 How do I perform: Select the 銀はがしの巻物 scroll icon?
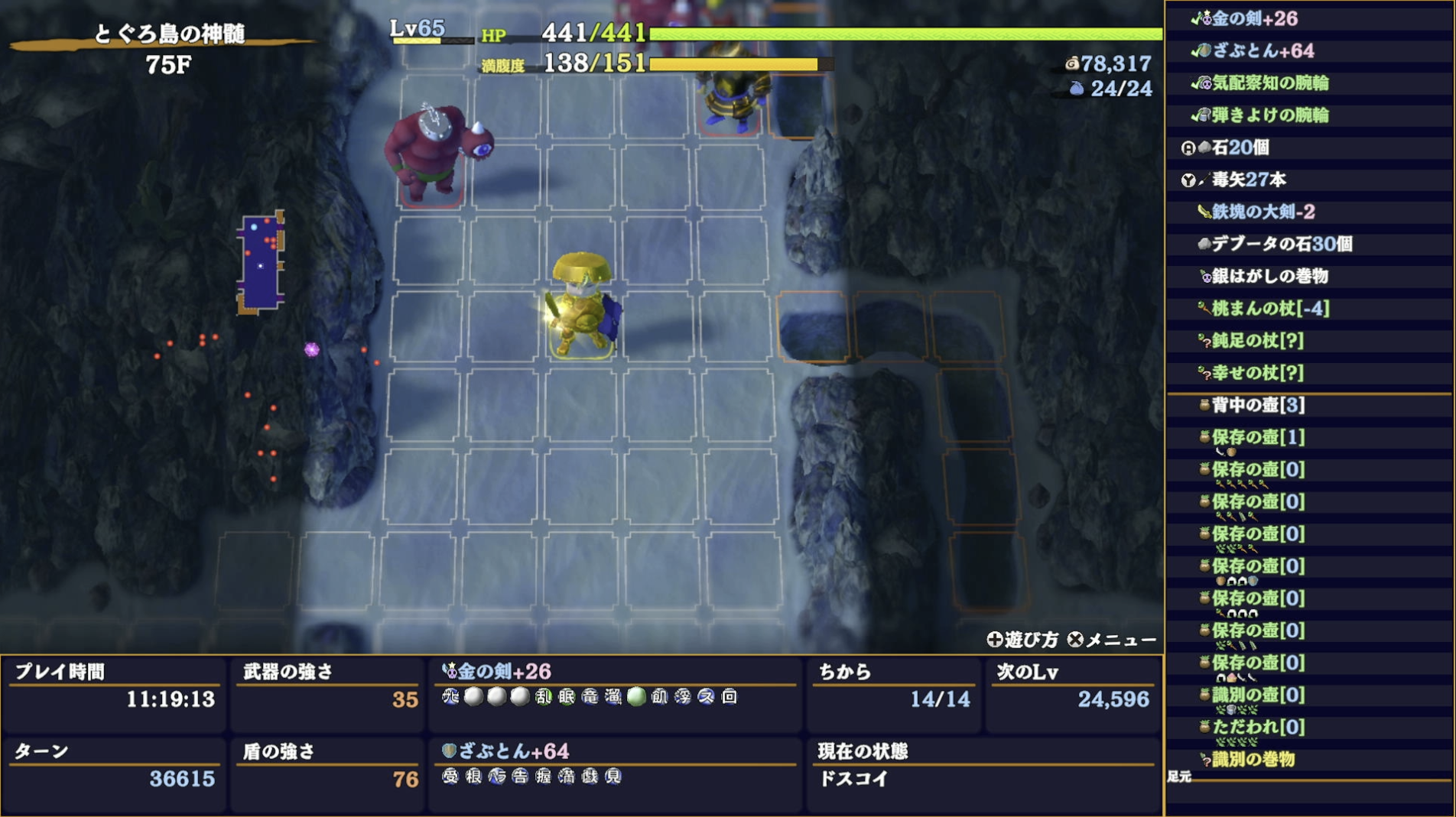pos(1207,277)
